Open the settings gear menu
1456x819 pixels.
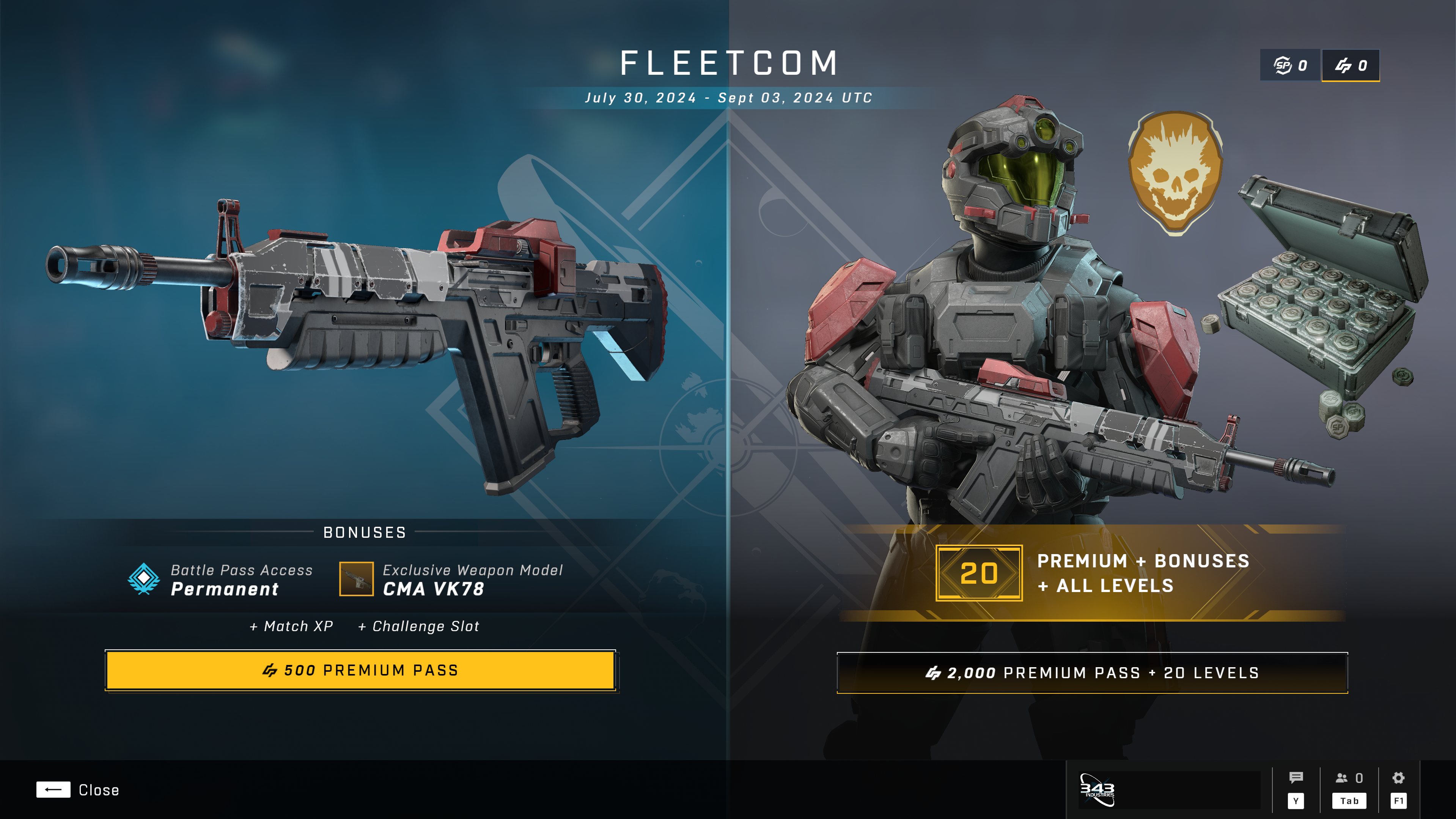coord(1398,778)
